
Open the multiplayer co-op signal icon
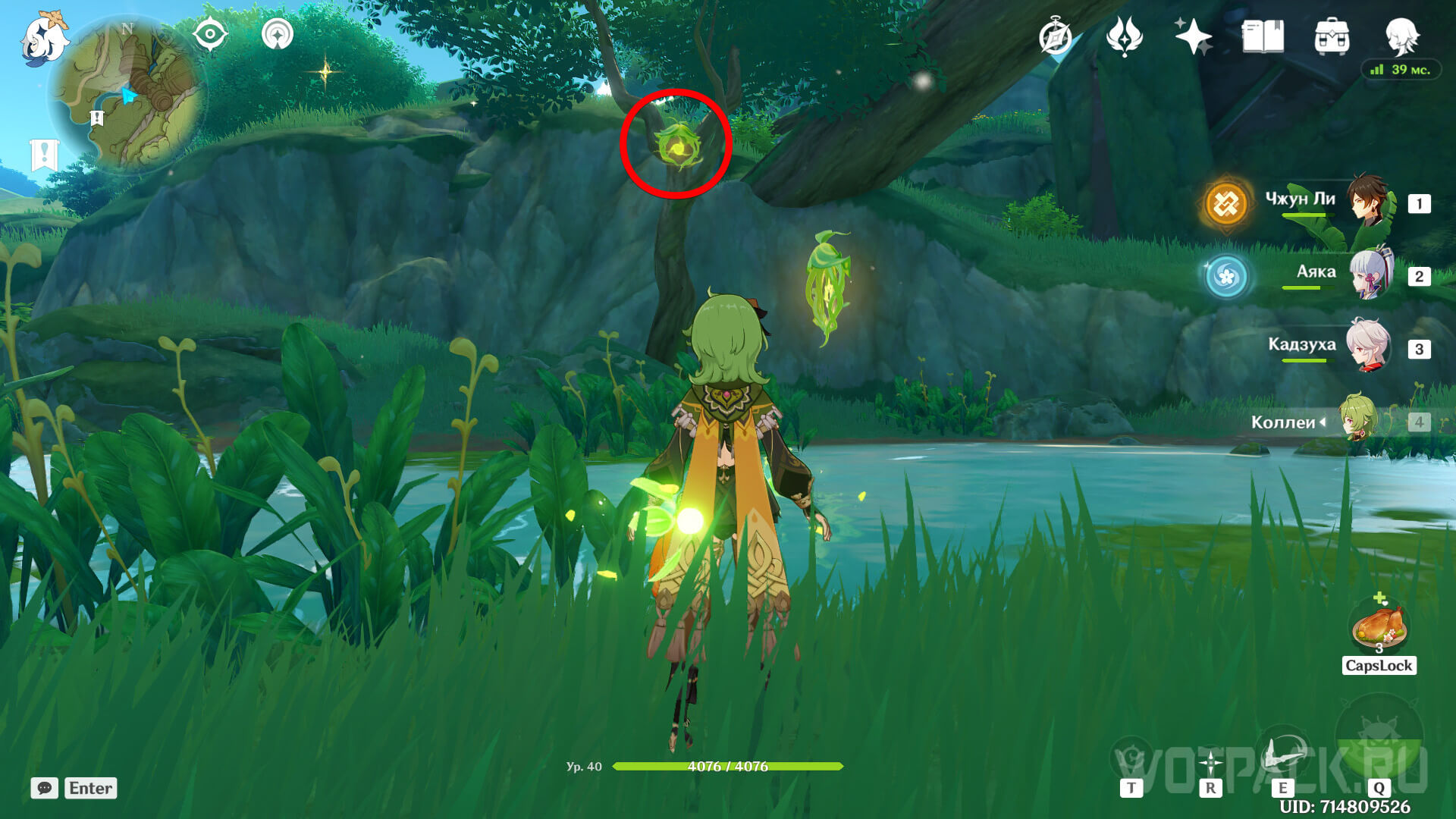coord(278,34)
